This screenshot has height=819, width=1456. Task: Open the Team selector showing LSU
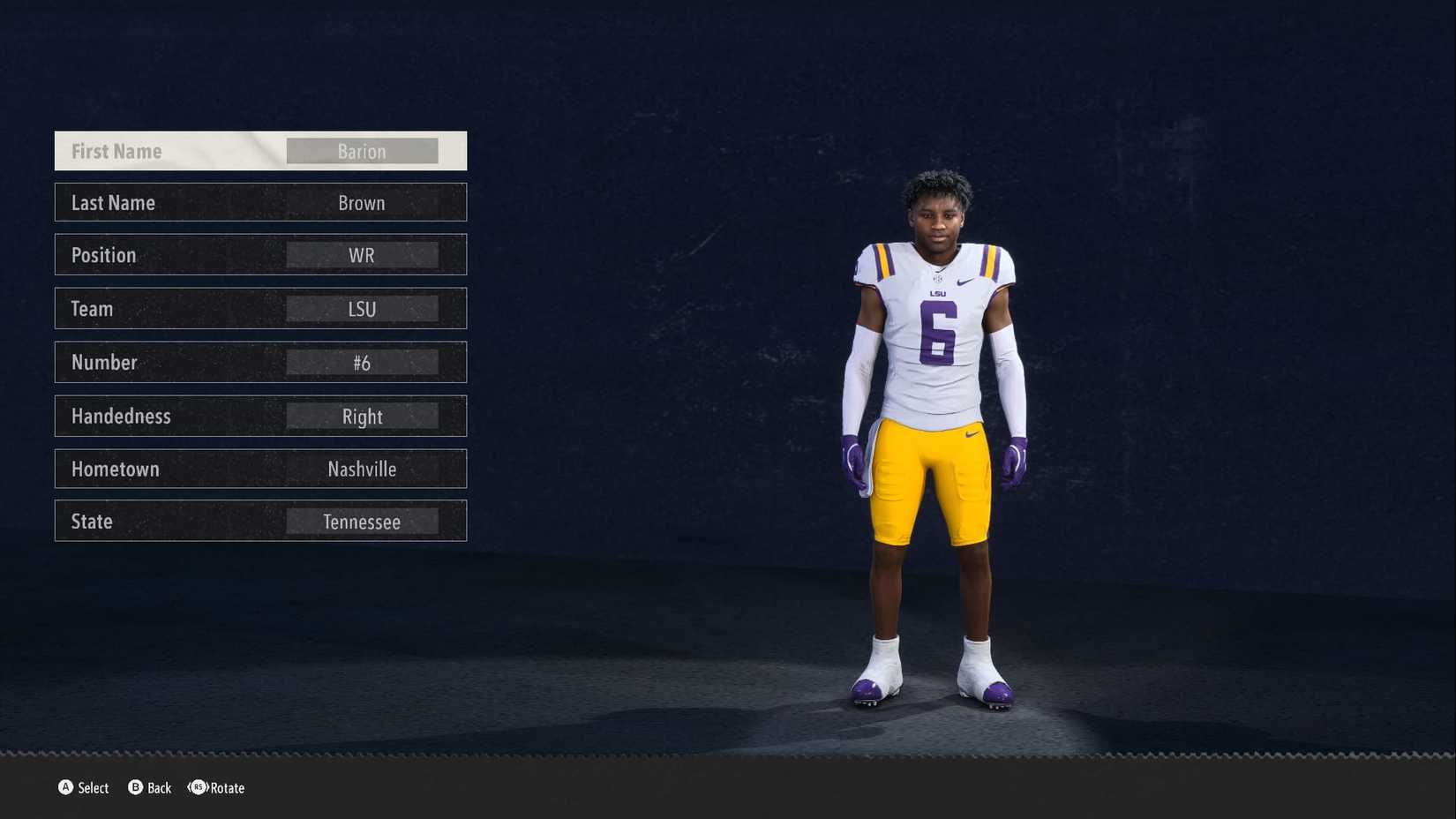point(362,309)
